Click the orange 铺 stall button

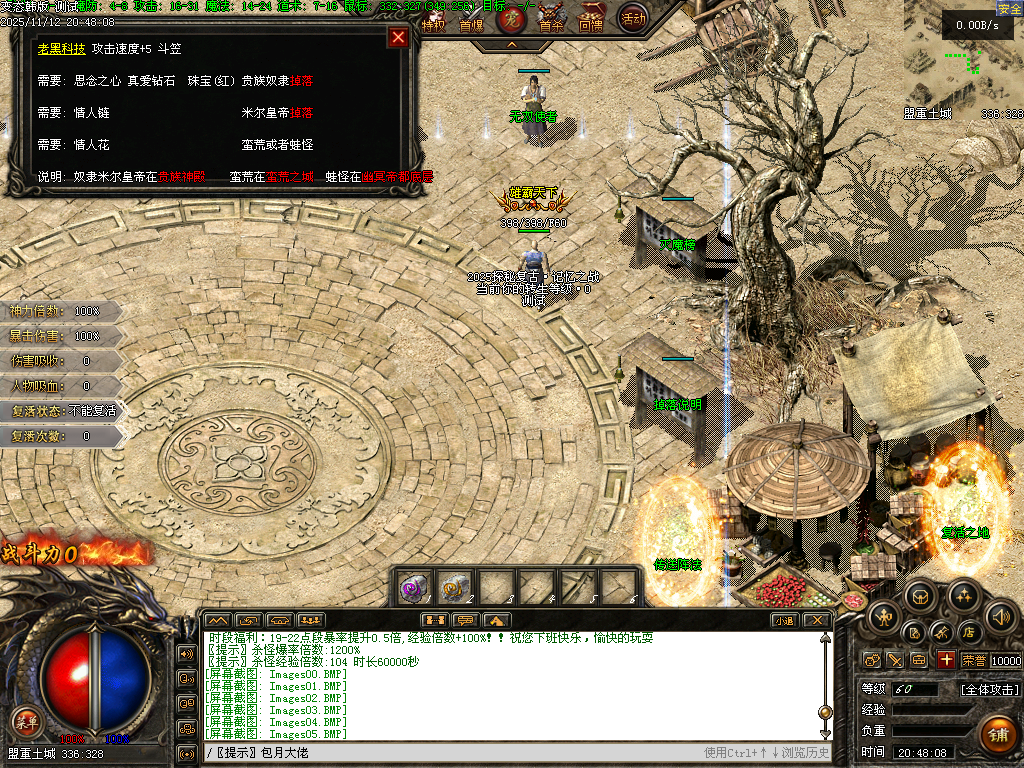[996, 735]
